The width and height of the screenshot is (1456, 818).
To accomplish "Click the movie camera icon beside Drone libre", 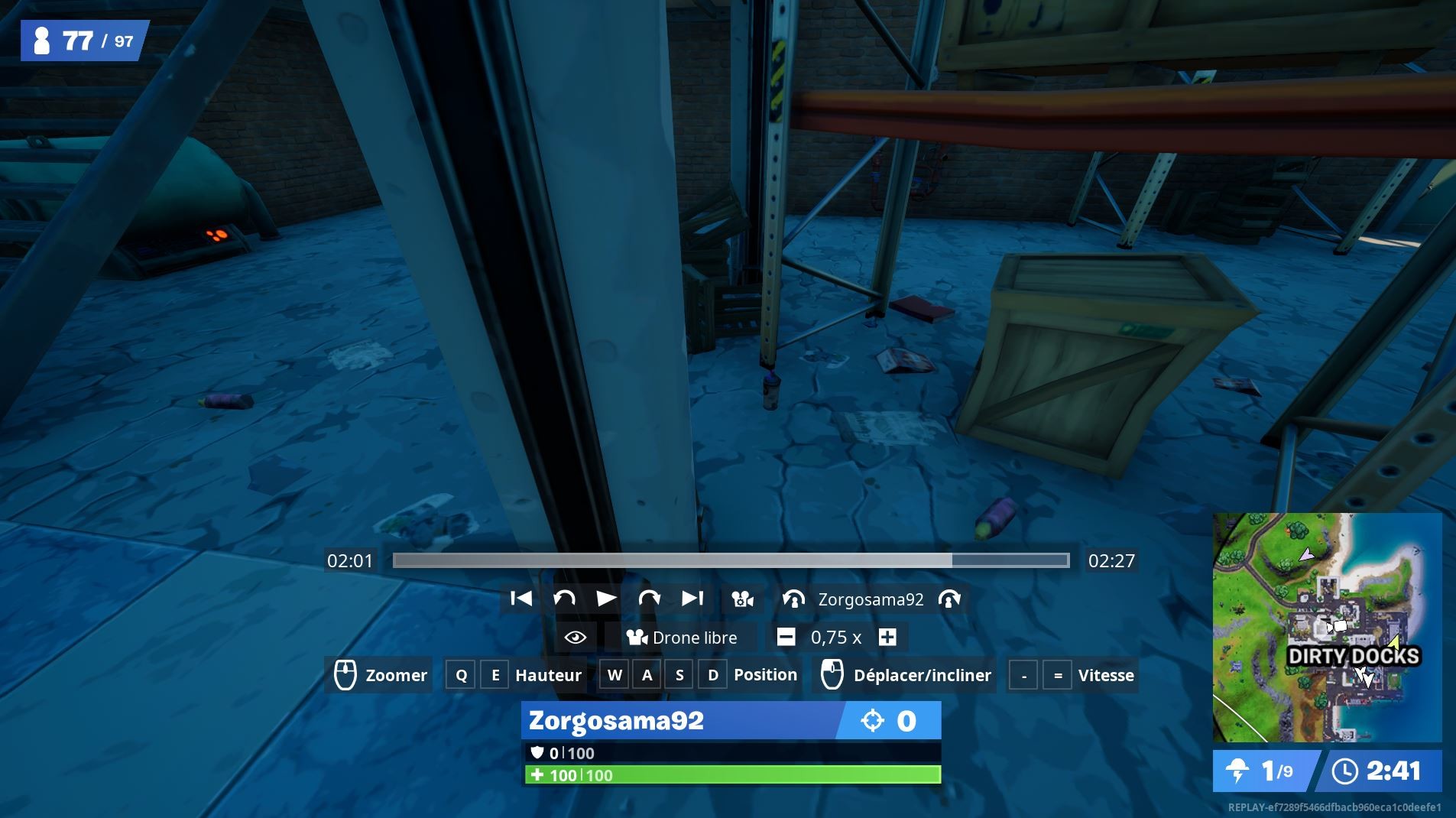I will click(637, 637).
